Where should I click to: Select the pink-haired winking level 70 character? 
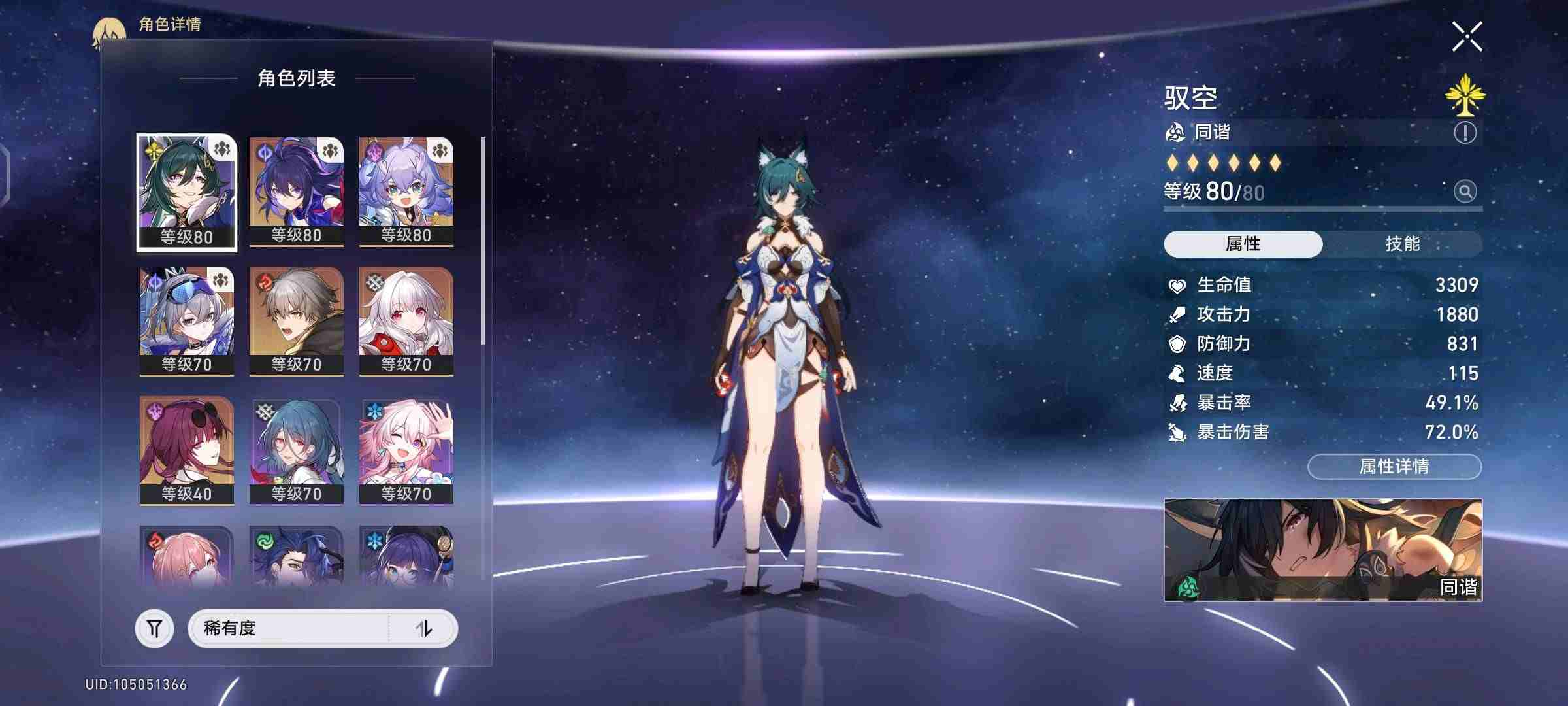click(406, 450)
